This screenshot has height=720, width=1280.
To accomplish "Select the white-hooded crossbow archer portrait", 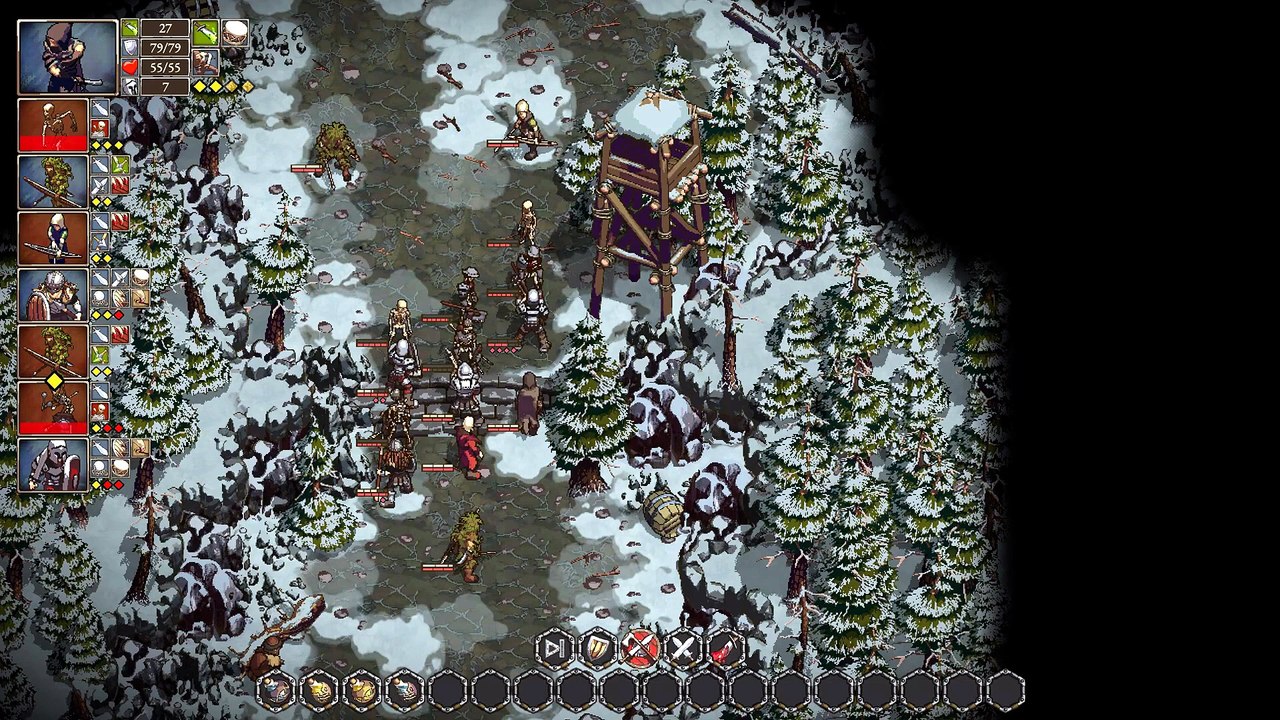I will [53, 238].
